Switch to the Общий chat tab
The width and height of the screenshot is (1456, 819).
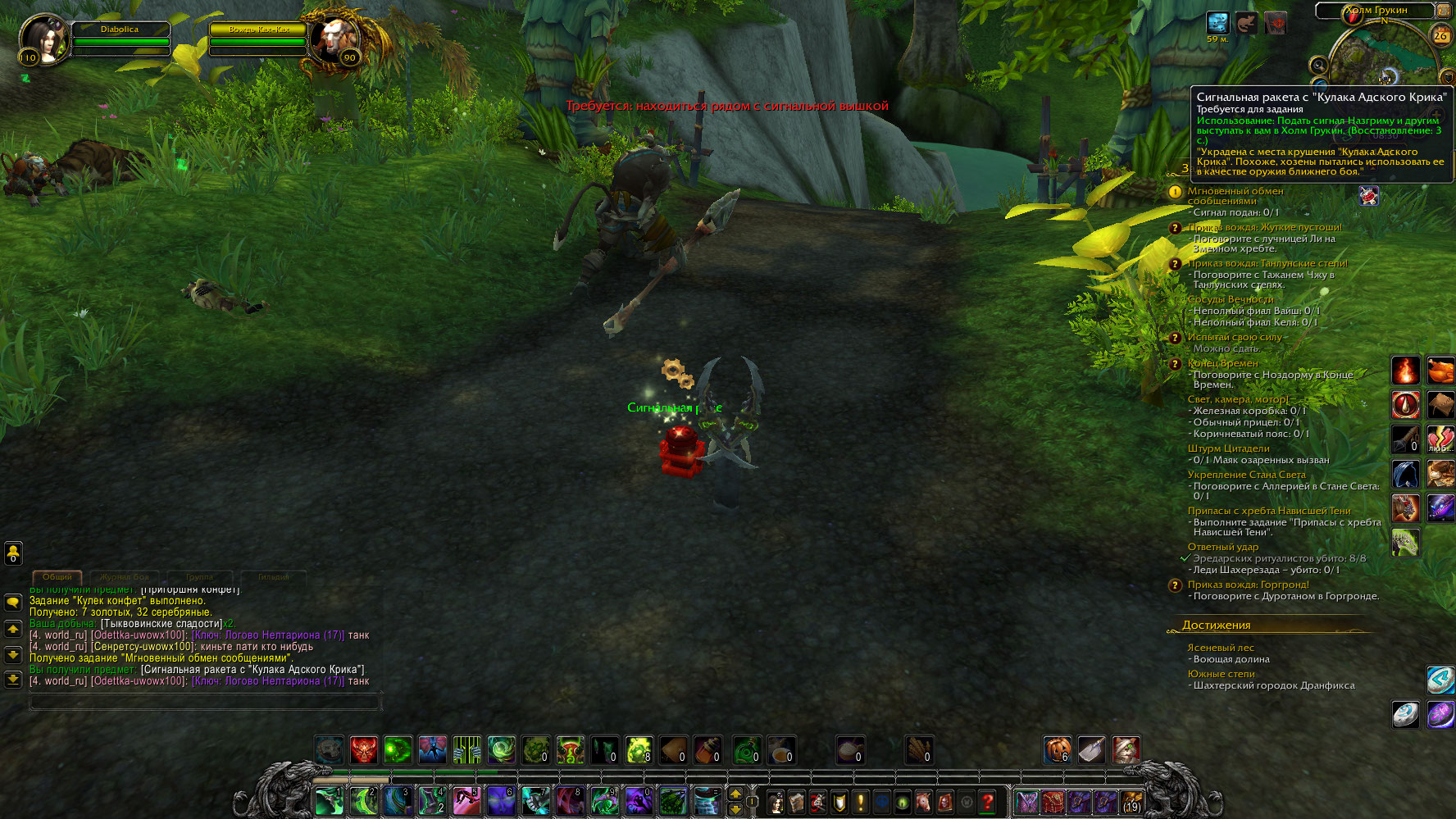click(57, 577)
